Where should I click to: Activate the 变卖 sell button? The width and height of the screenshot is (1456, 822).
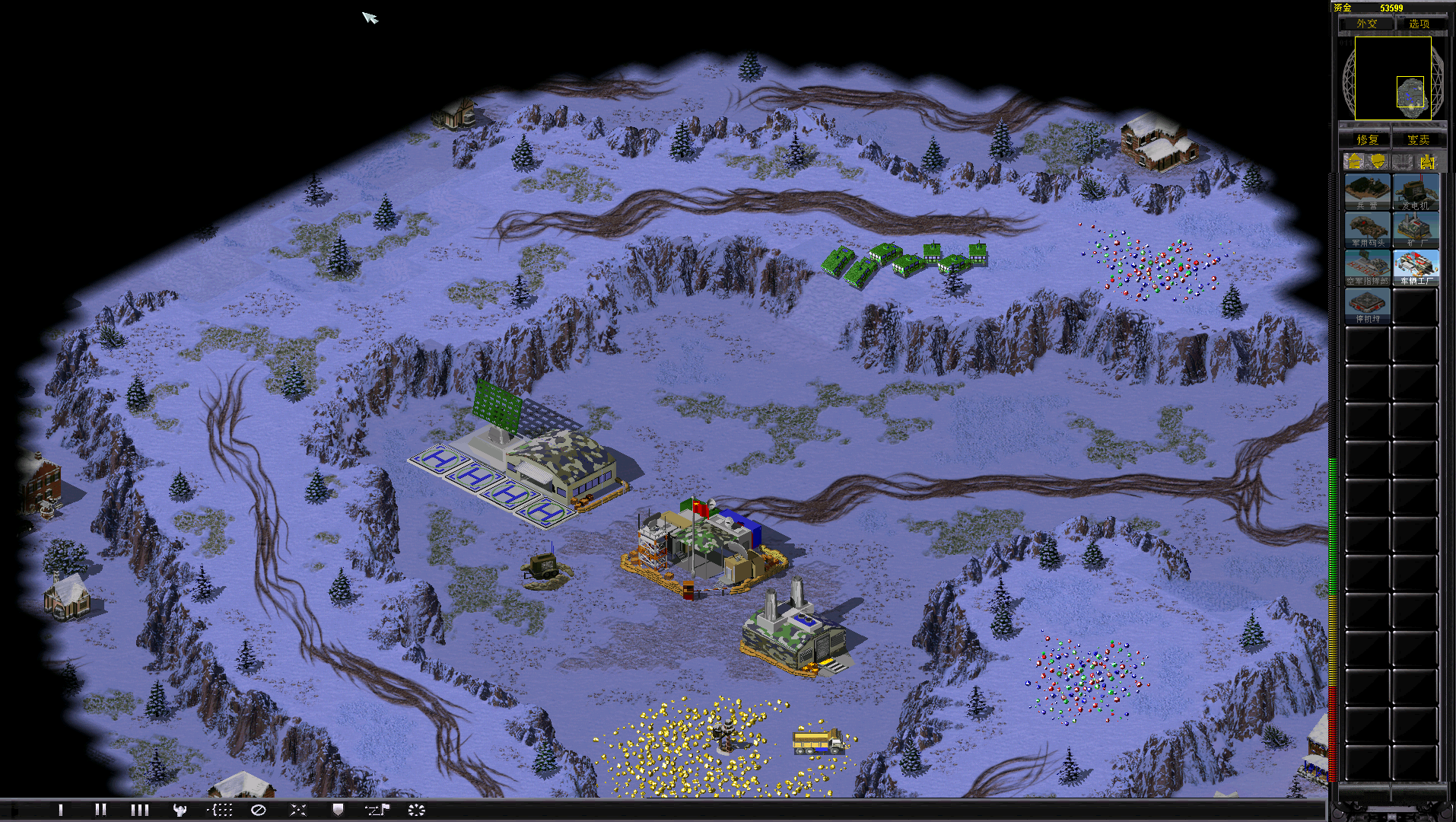(1418, 139)
